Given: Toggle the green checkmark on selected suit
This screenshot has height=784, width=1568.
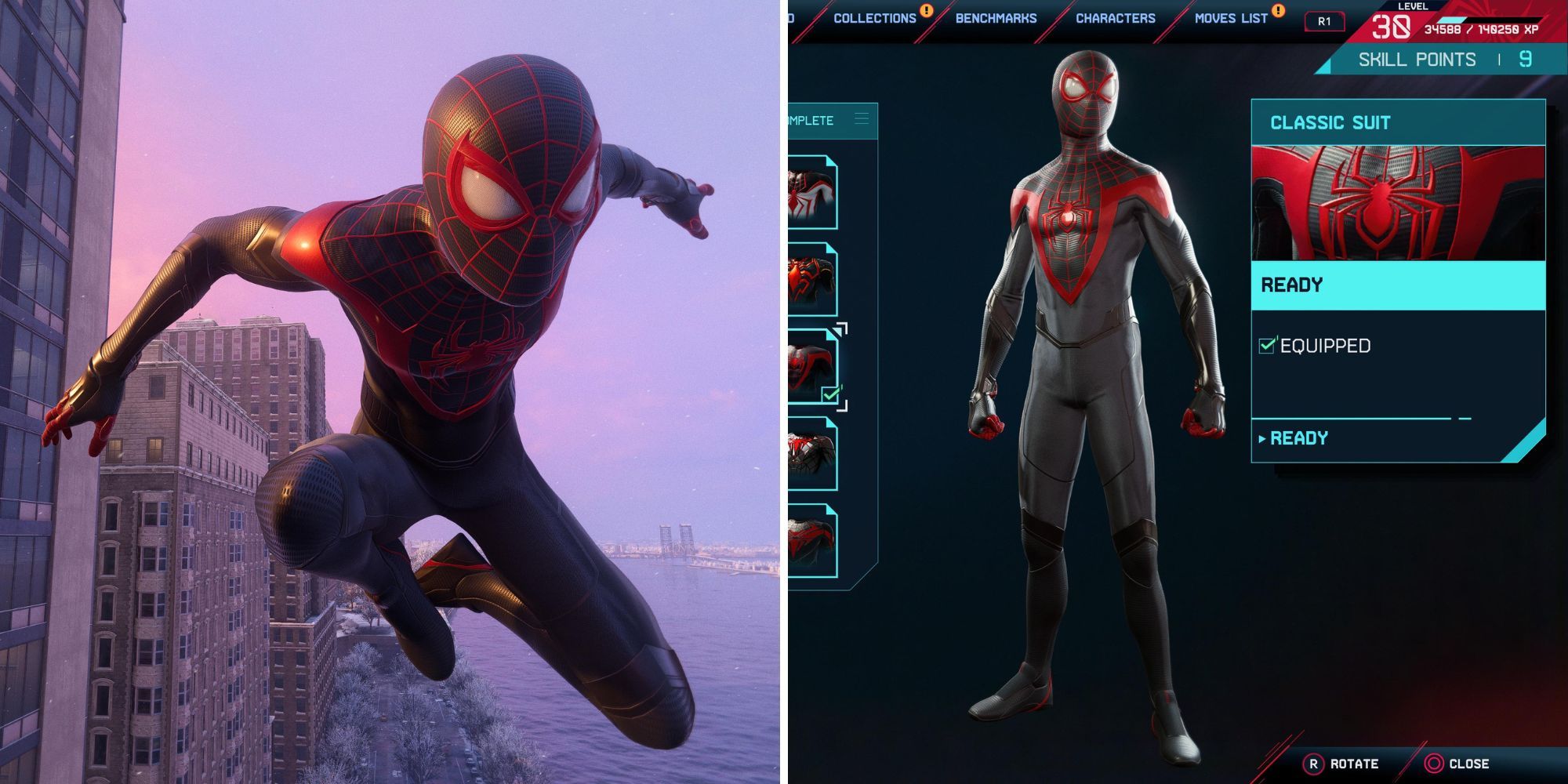Looking at the screenshot, I should click(x=829, y=395).
